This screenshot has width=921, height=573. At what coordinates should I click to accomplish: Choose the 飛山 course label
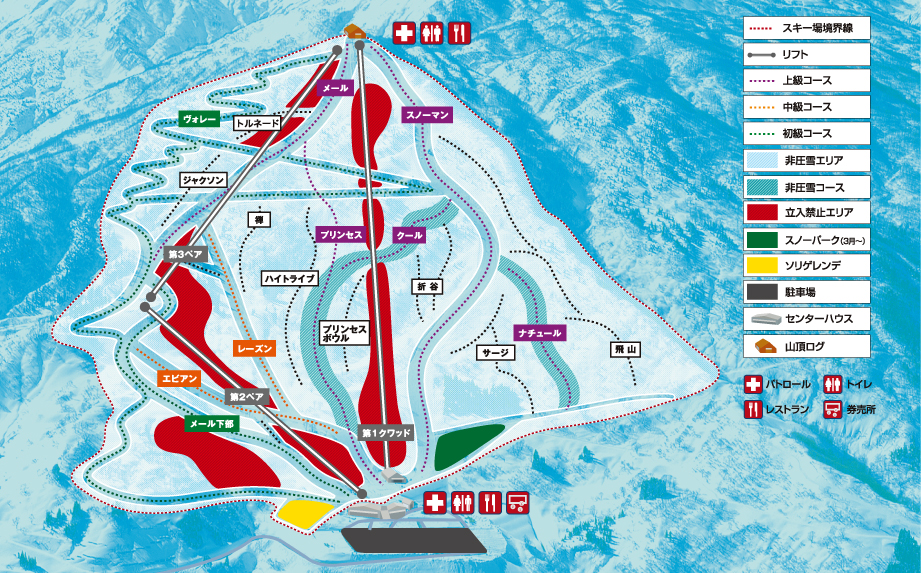pos(625,349)
